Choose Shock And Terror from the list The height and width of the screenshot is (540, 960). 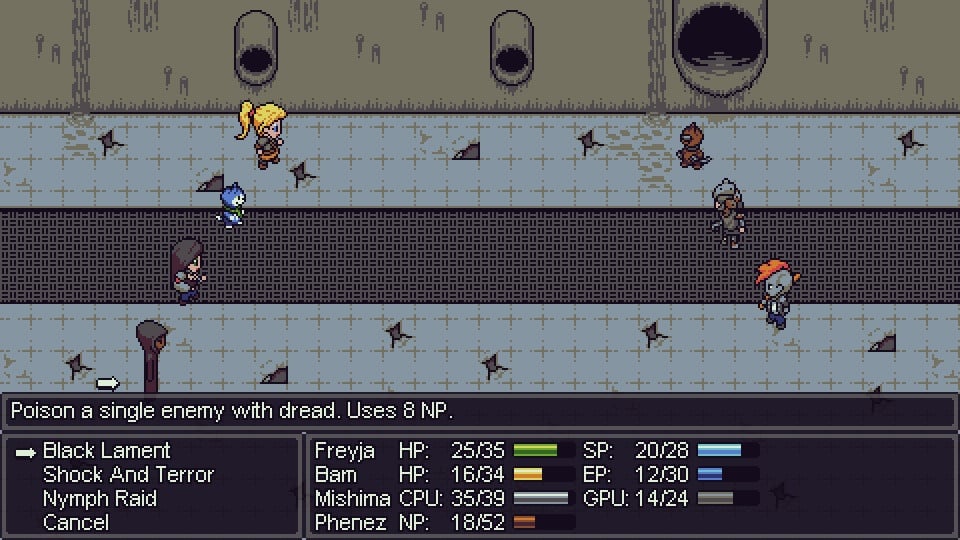coord(128,475)
